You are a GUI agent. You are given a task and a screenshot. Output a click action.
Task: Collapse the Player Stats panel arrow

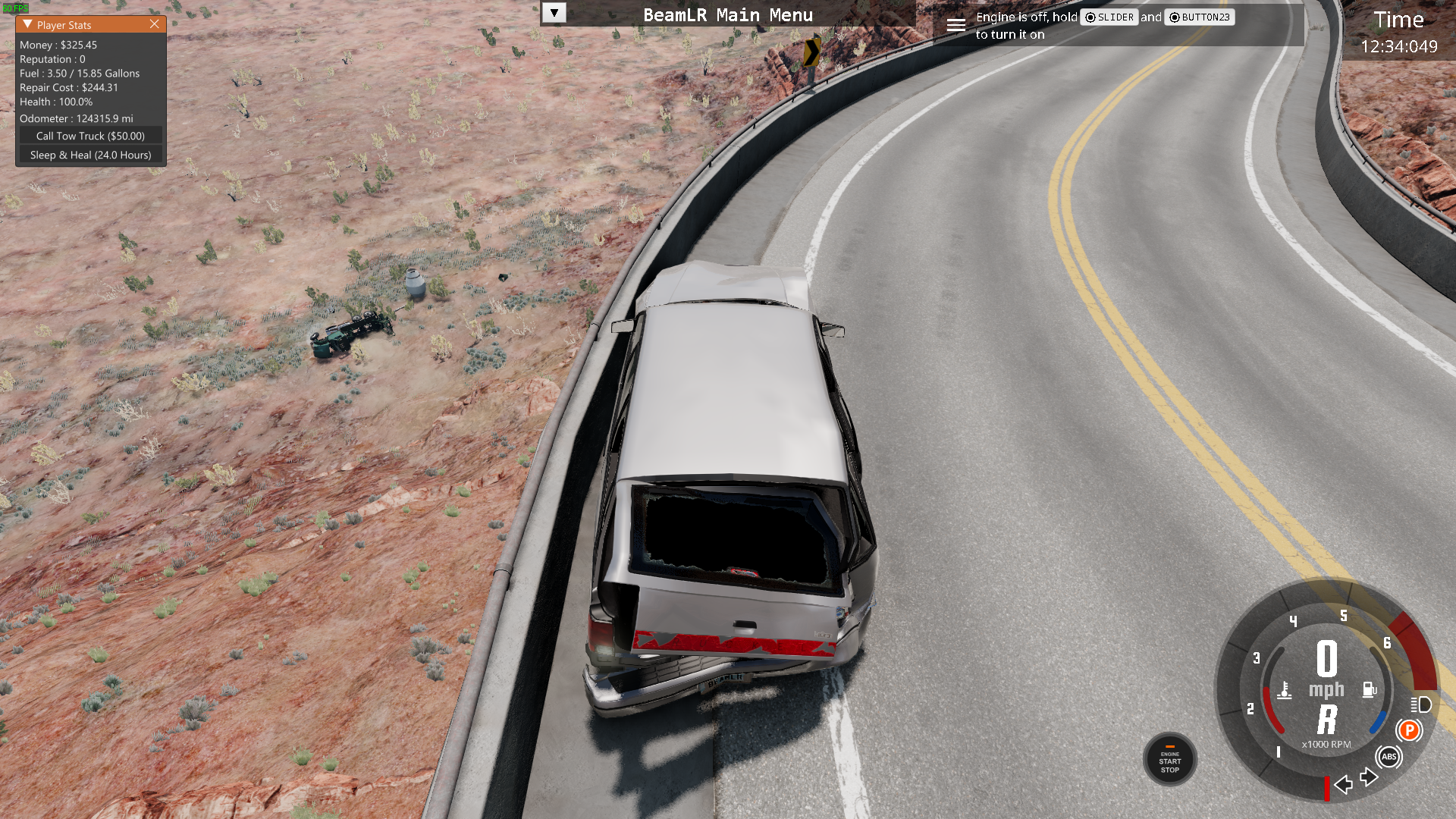(x=27, y=24)
